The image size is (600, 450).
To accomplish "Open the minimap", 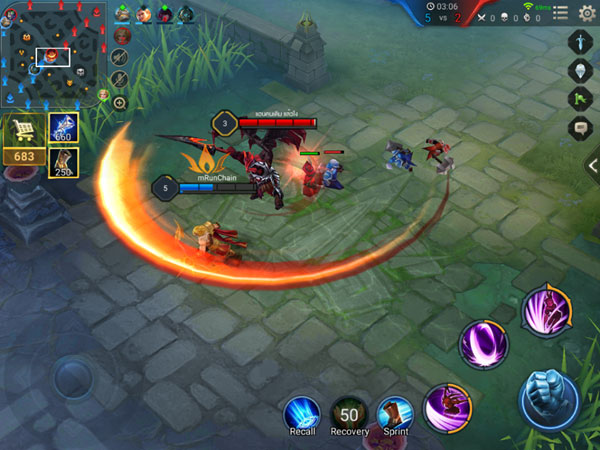I will (x=52, y=55).
